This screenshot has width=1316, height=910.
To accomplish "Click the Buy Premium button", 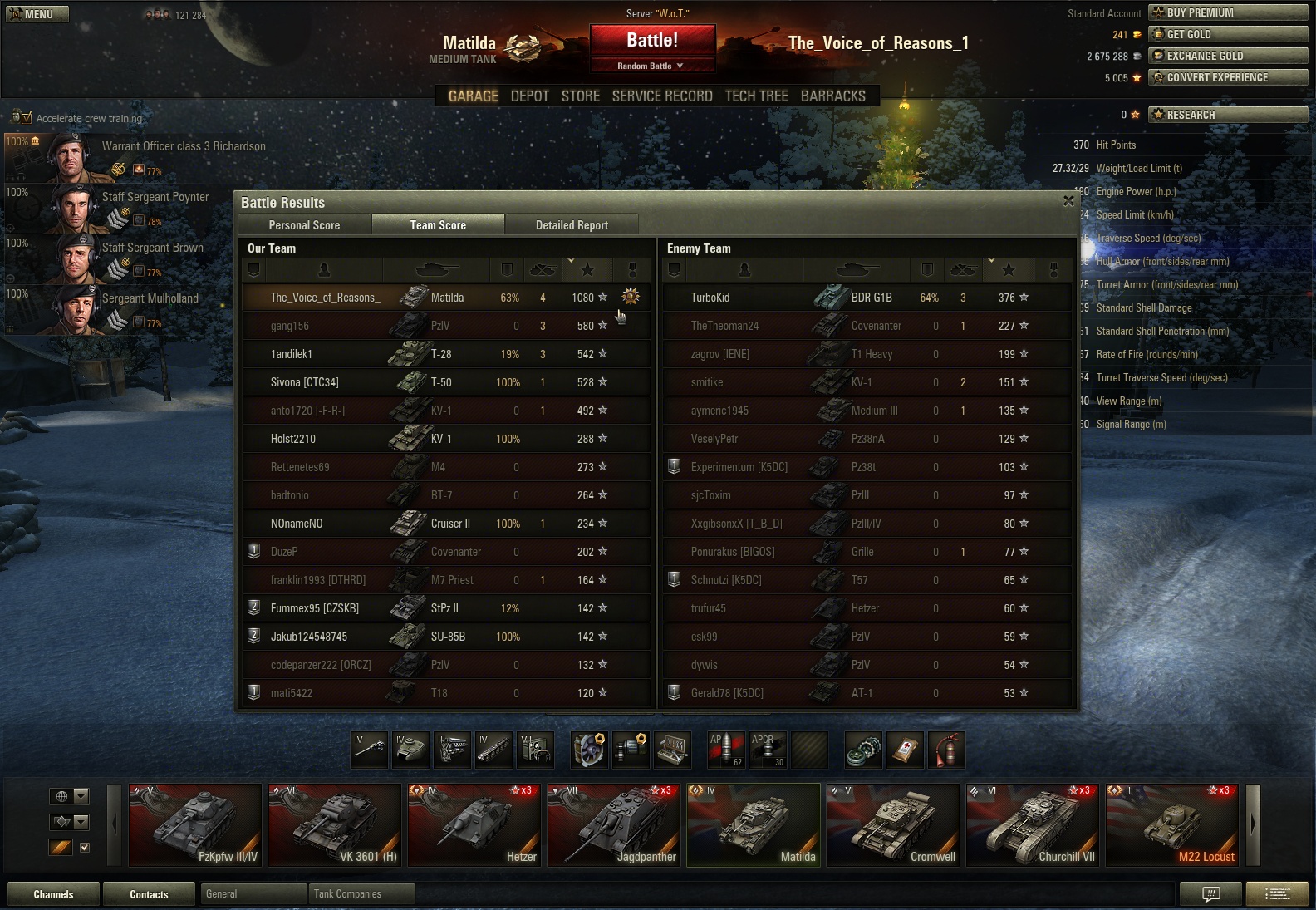I will coord(1227,12).
